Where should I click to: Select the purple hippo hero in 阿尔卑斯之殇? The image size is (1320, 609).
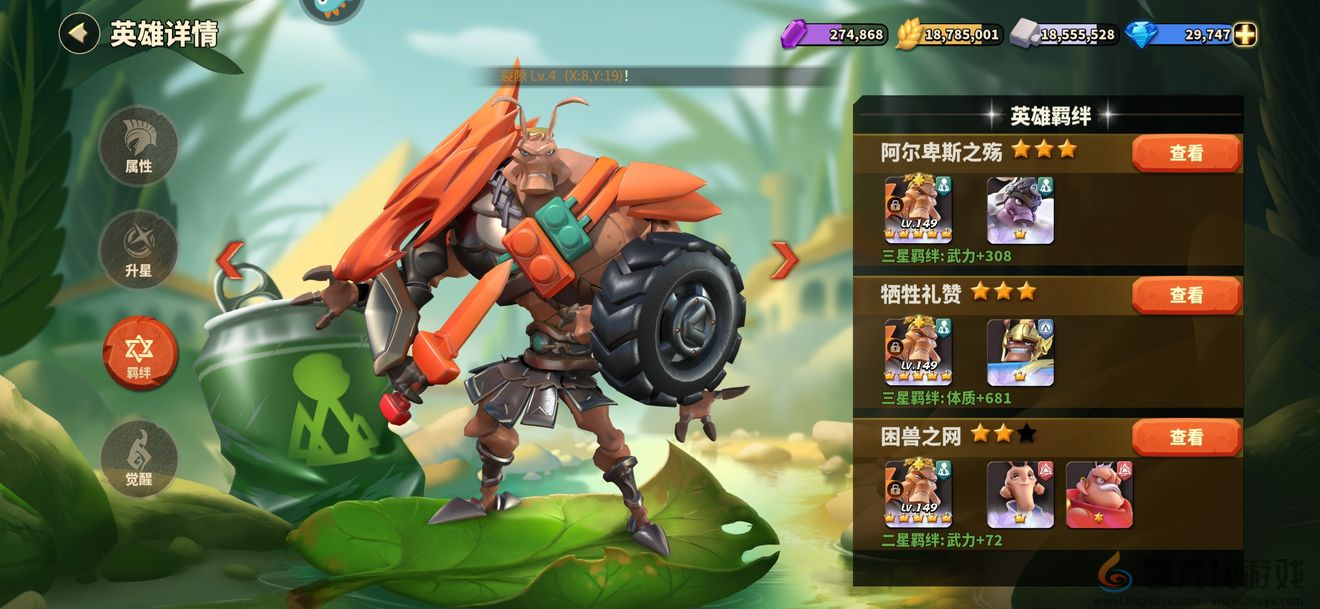pyautogui.click(x=1020, y=211)
